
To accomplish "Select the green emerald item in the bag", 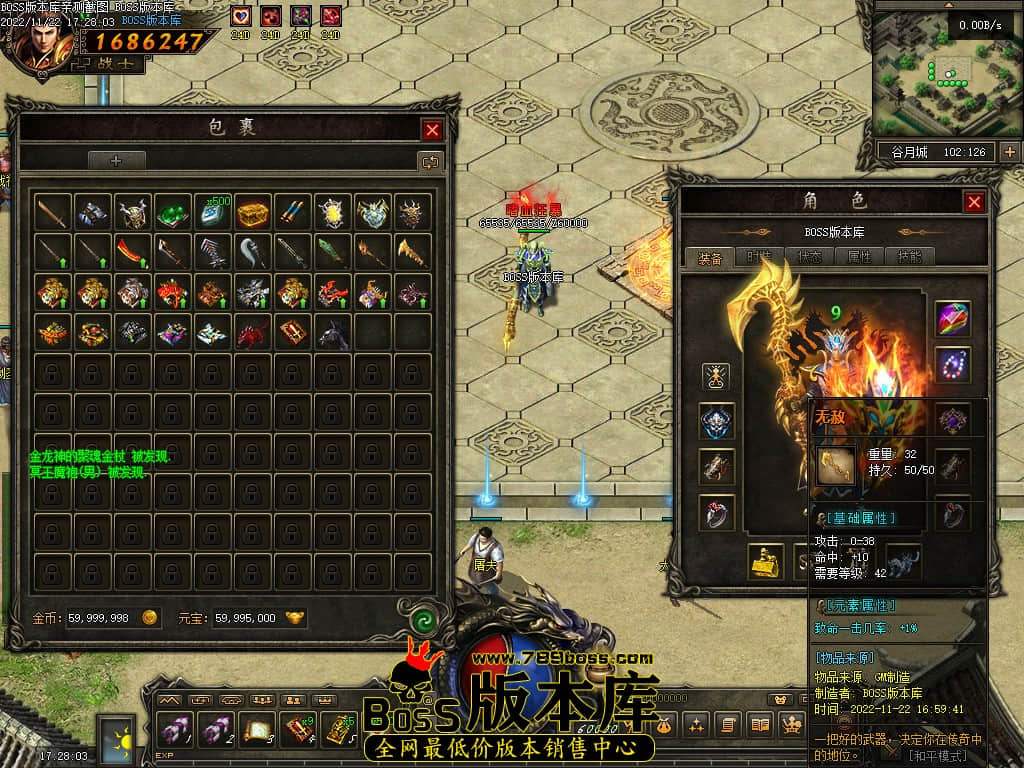I will coord(172,212).
